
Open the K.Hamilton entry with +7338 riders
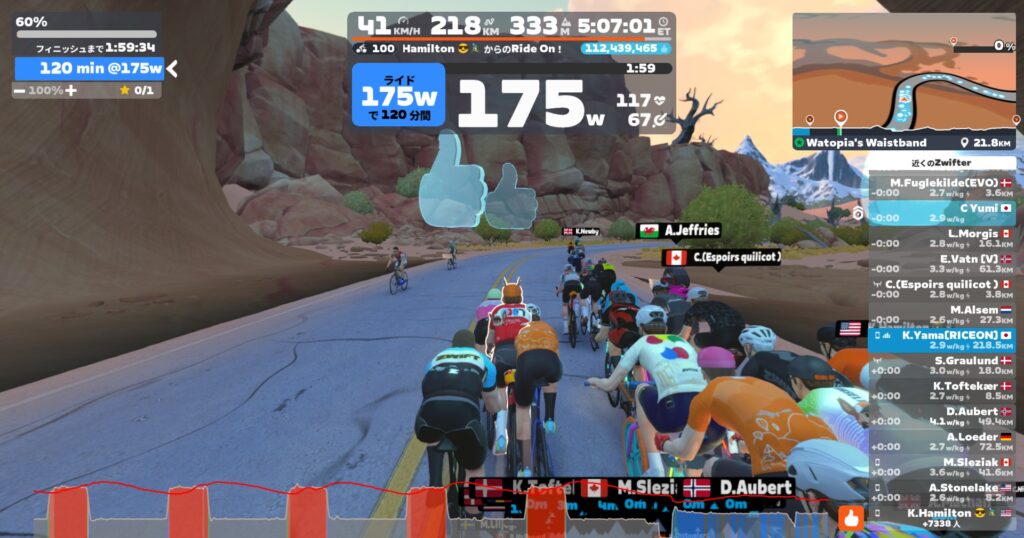[x=941, y=518]
